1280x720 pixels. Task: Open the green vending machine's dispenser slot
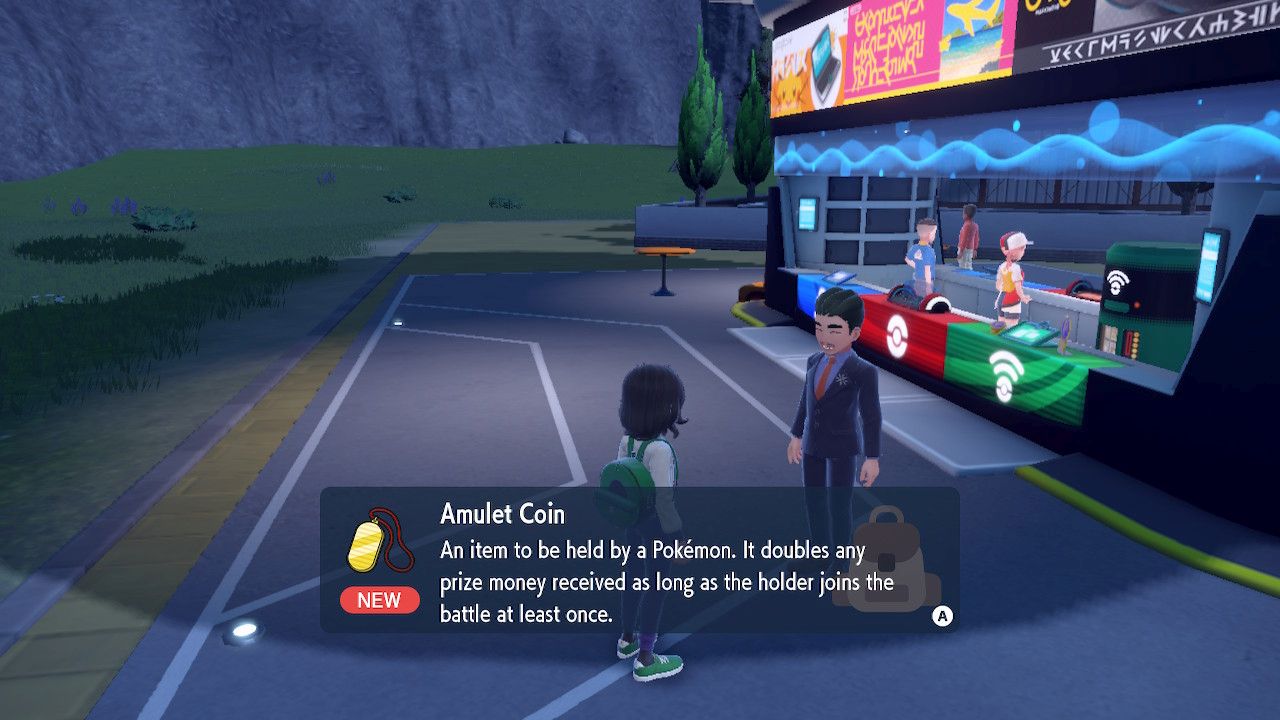pos(1117,305)
